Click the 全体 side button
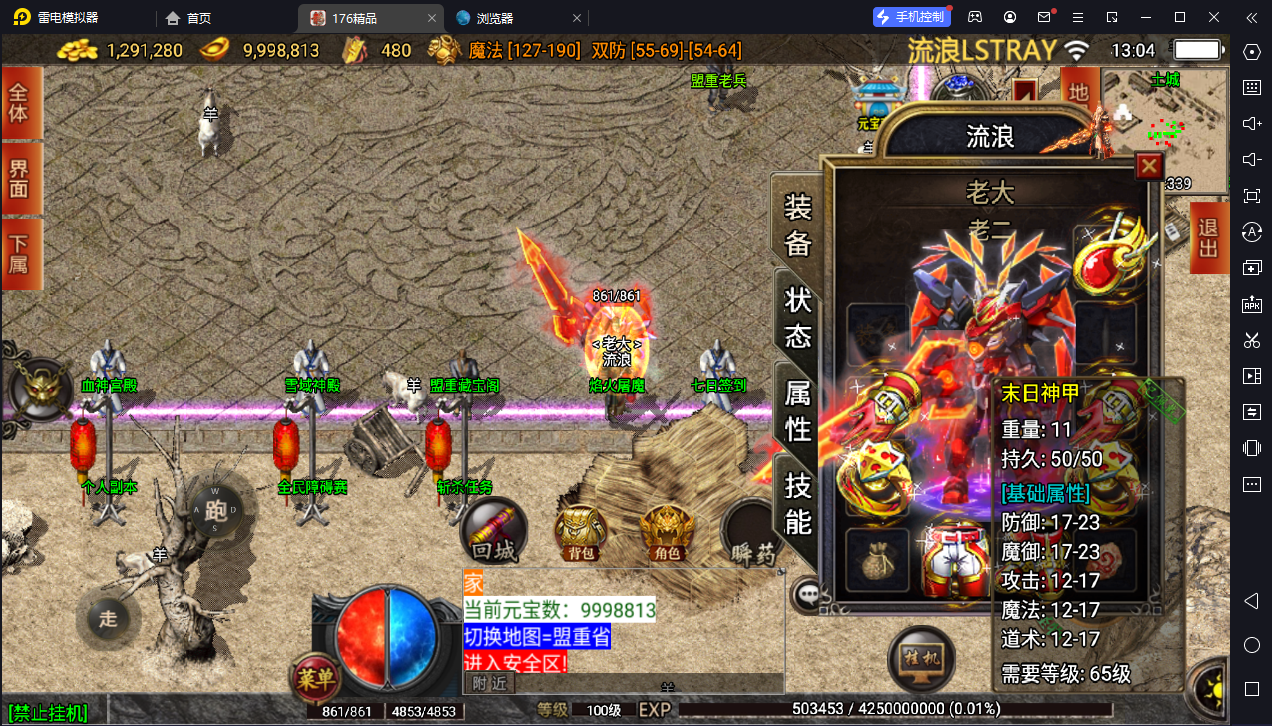The height and width of the screenshot is (726, 1272). (20, 102)
